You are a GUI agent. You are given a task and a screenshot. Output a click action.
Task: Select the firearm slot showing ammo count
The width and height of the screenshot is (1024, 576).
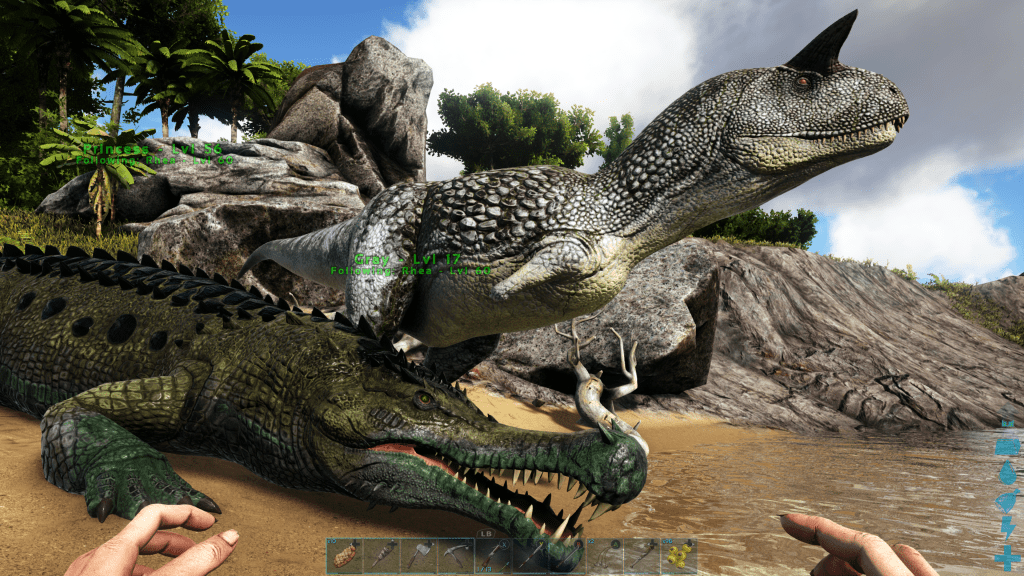tap(493, 556)
